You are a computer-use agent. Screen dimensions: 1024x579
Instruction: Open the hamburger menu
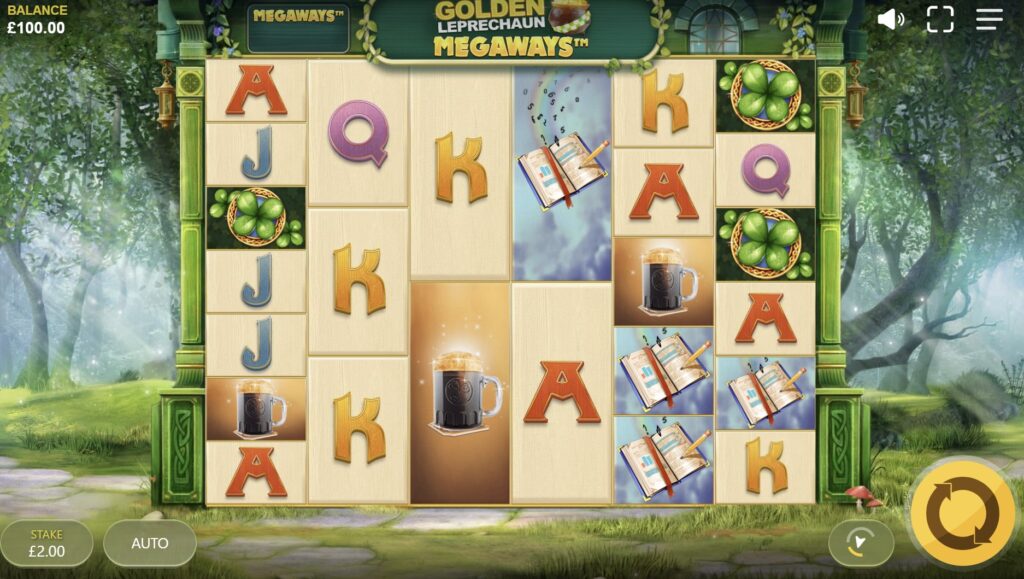[989, 20]
